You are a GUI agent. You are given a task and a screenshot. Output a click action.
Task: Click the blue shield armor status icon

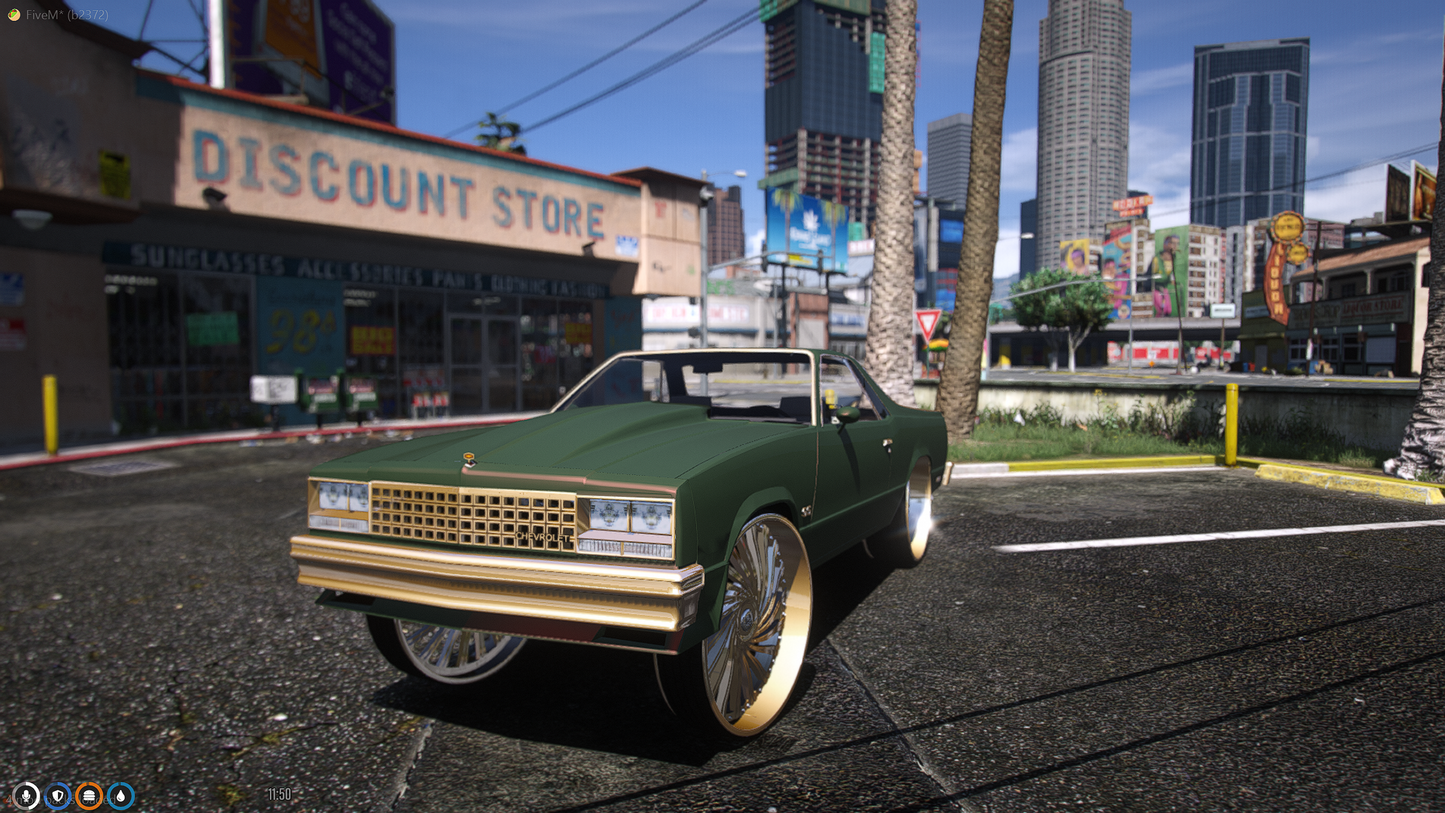tap(57, 796)
